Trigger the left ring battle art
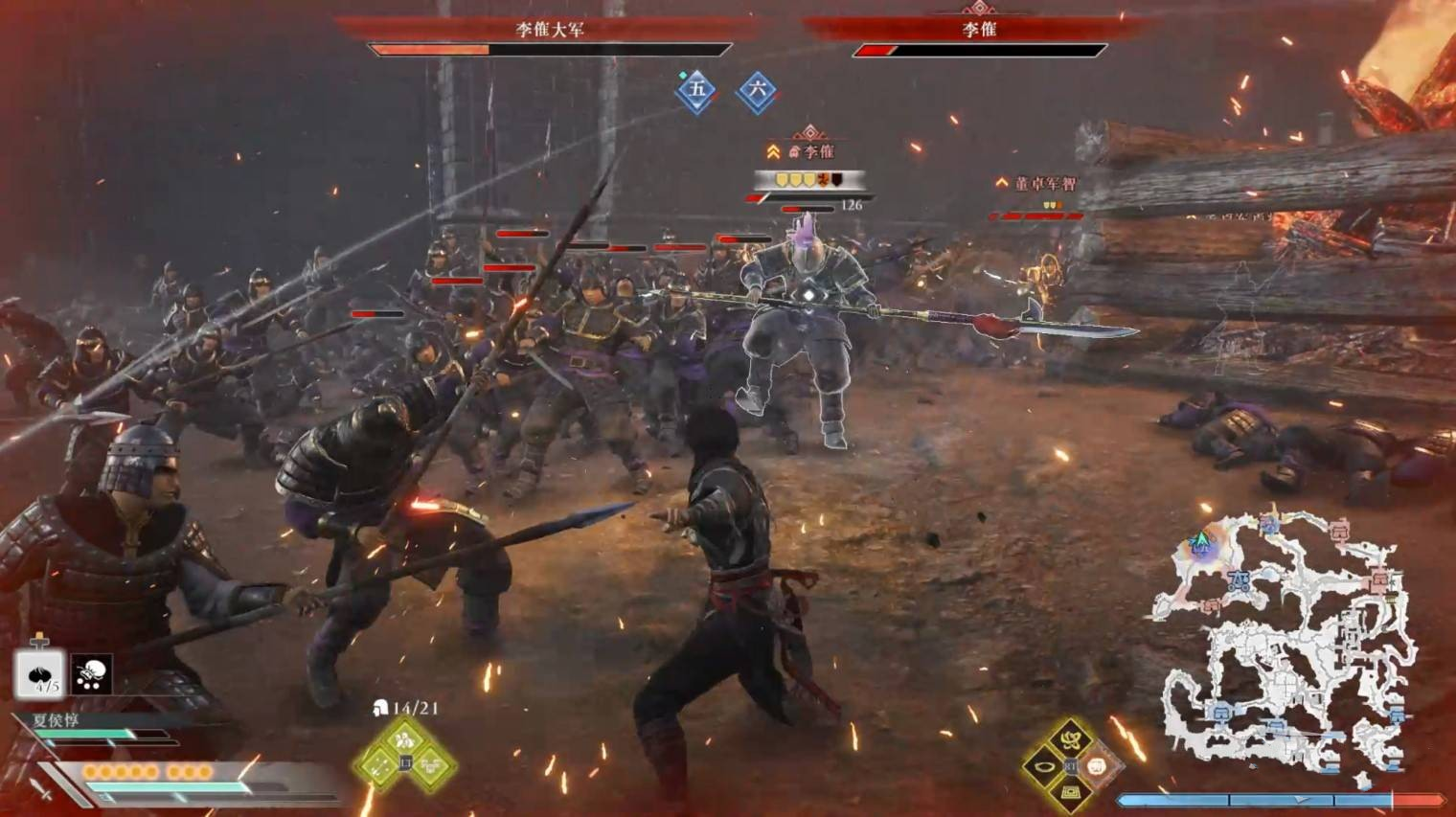This screenshot has height=817, width=1456. (1043, 766)
